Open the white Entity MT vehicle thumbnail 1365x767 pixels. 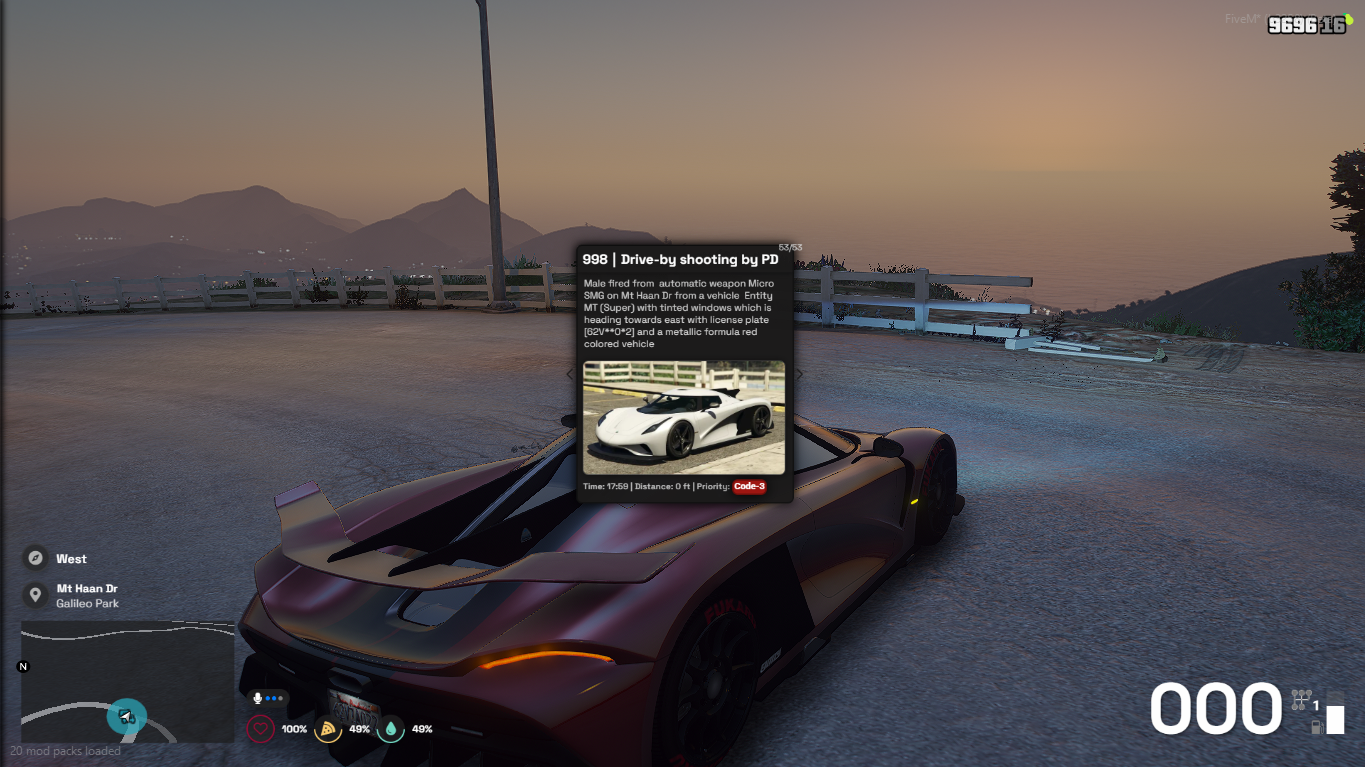(684, 417)
